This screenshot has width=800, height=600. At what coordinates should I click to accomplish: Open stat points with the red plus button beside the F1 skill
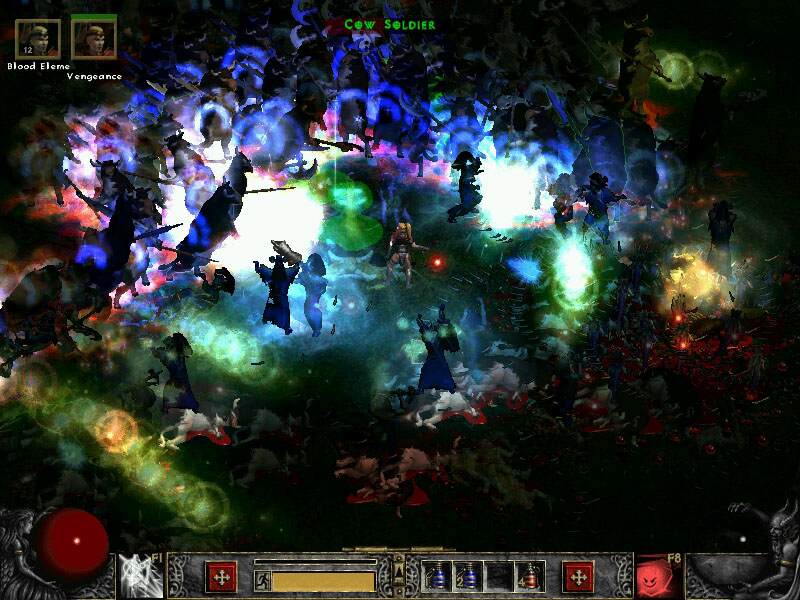[221, 577]
